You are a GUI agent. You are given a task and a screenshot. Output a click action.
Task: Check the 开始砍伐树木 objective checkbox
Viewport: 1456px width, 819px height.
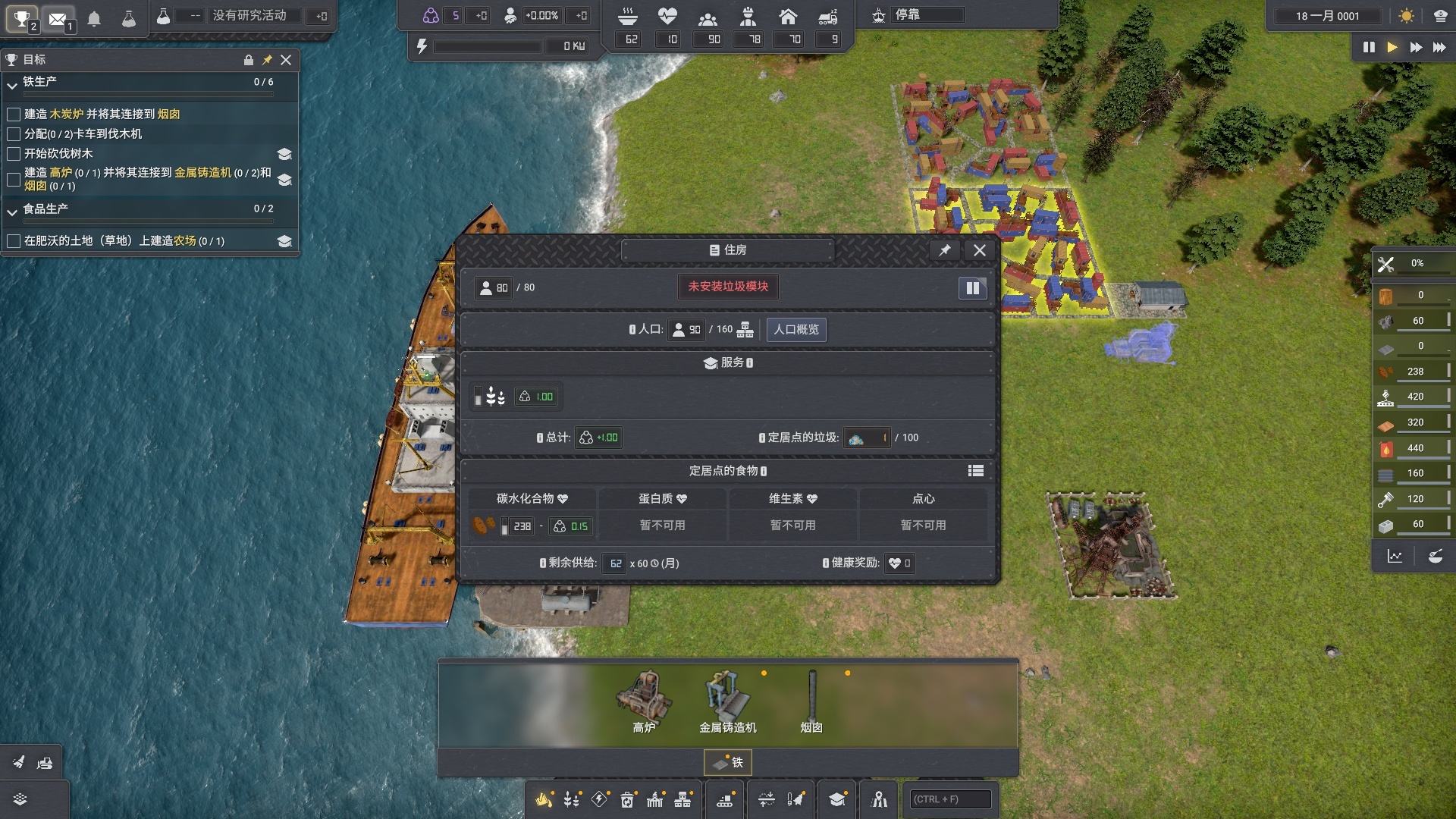13,154
